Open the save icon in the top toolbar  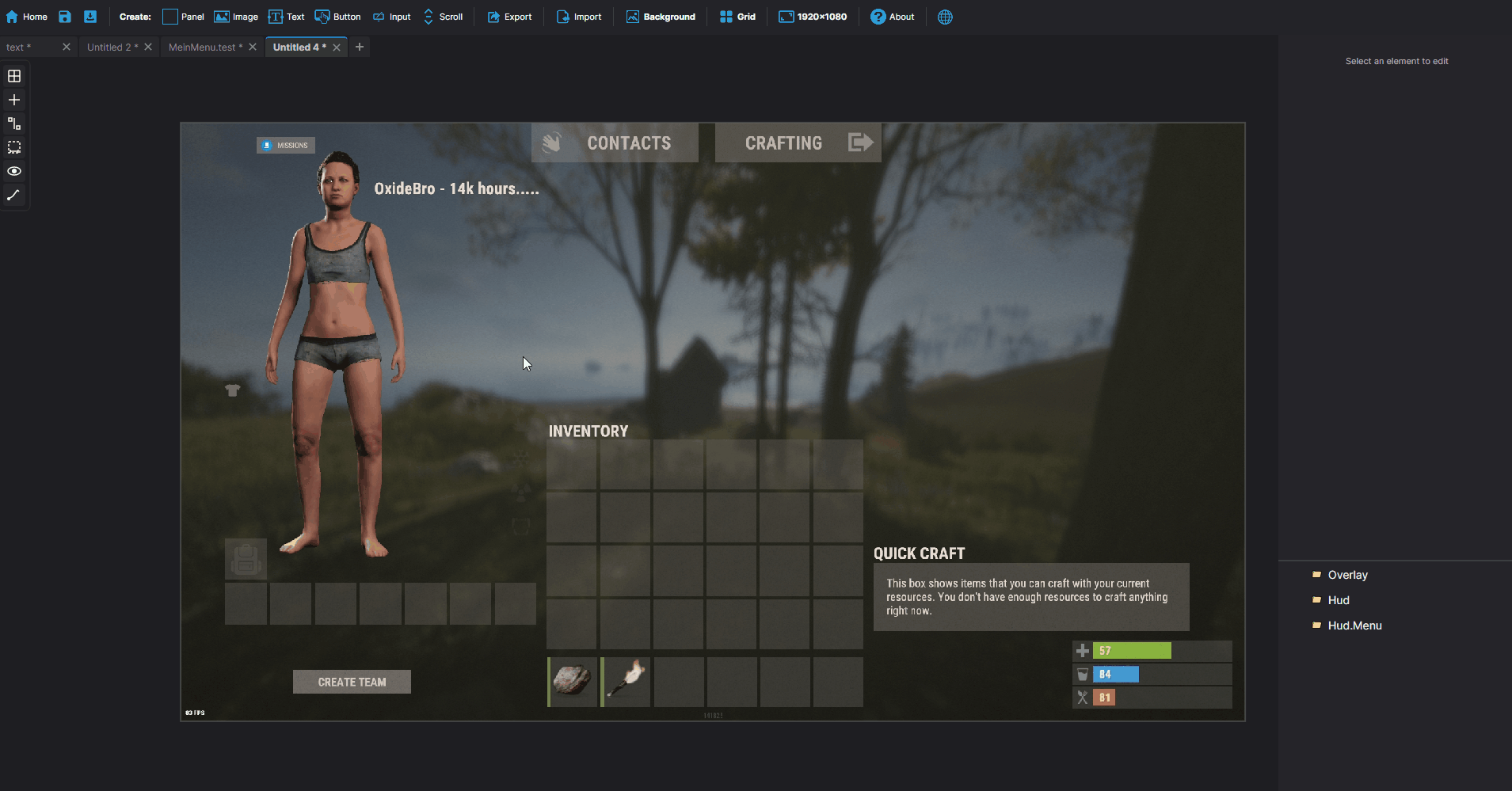[x=65, y=16]
